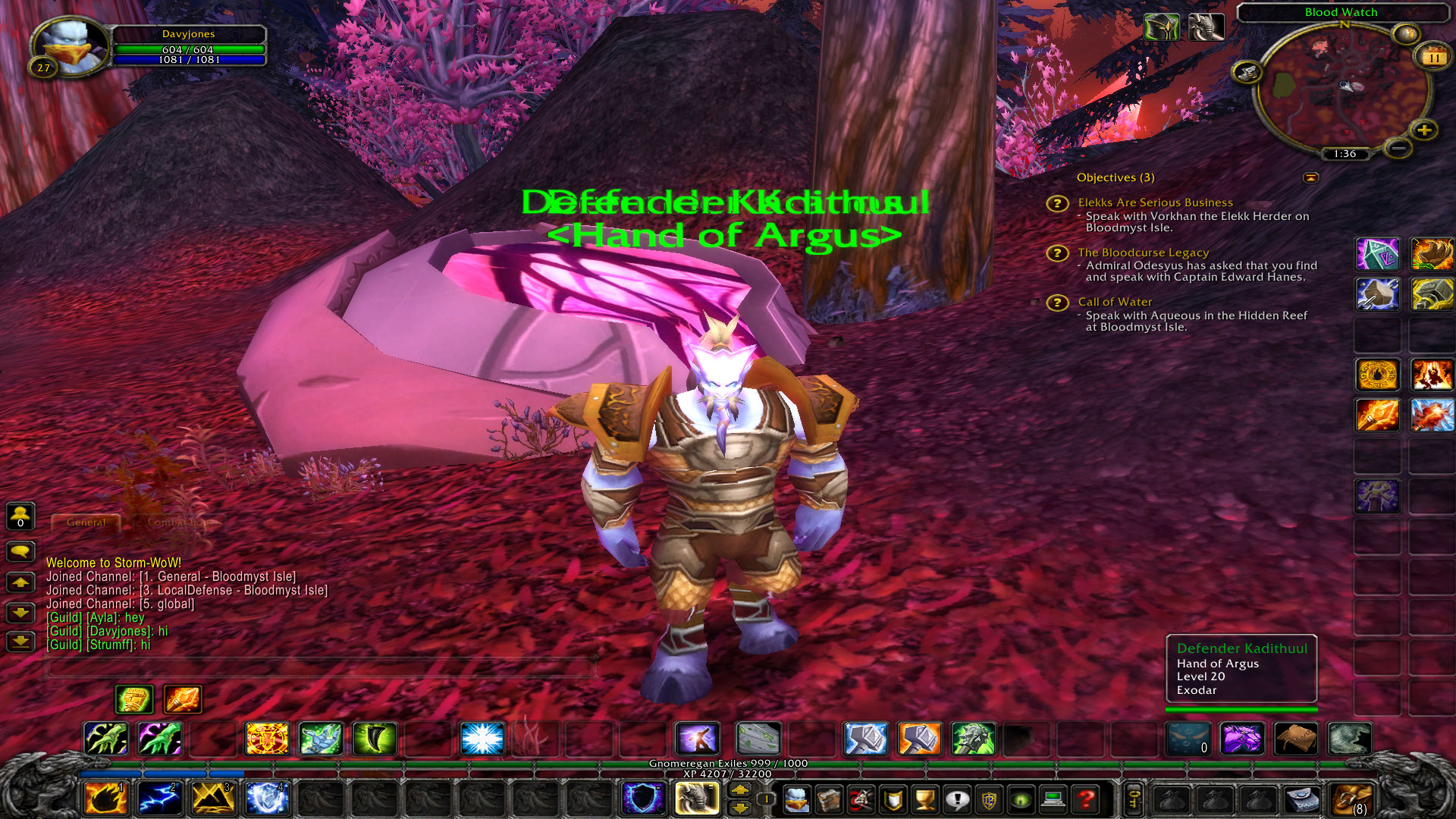
Task: Activate the lightning bolt ability
Action: [x=159, y=798]
